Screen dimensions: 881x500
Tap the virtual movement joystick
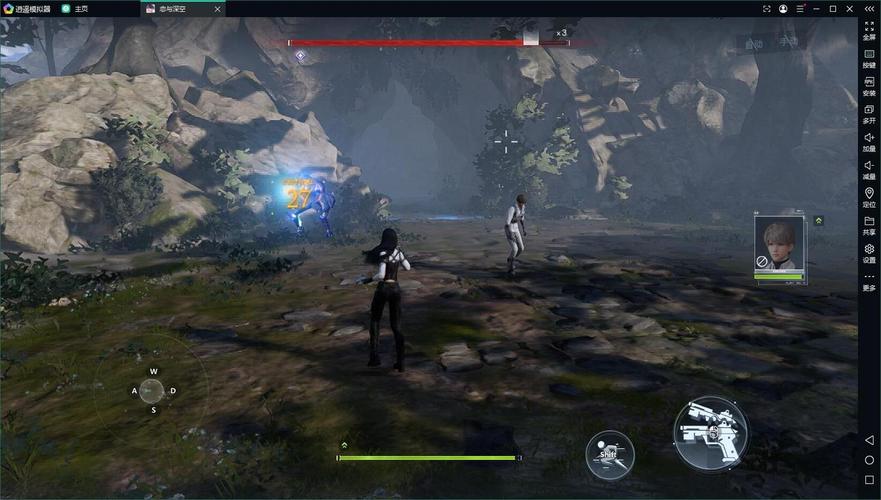point(152,389)
